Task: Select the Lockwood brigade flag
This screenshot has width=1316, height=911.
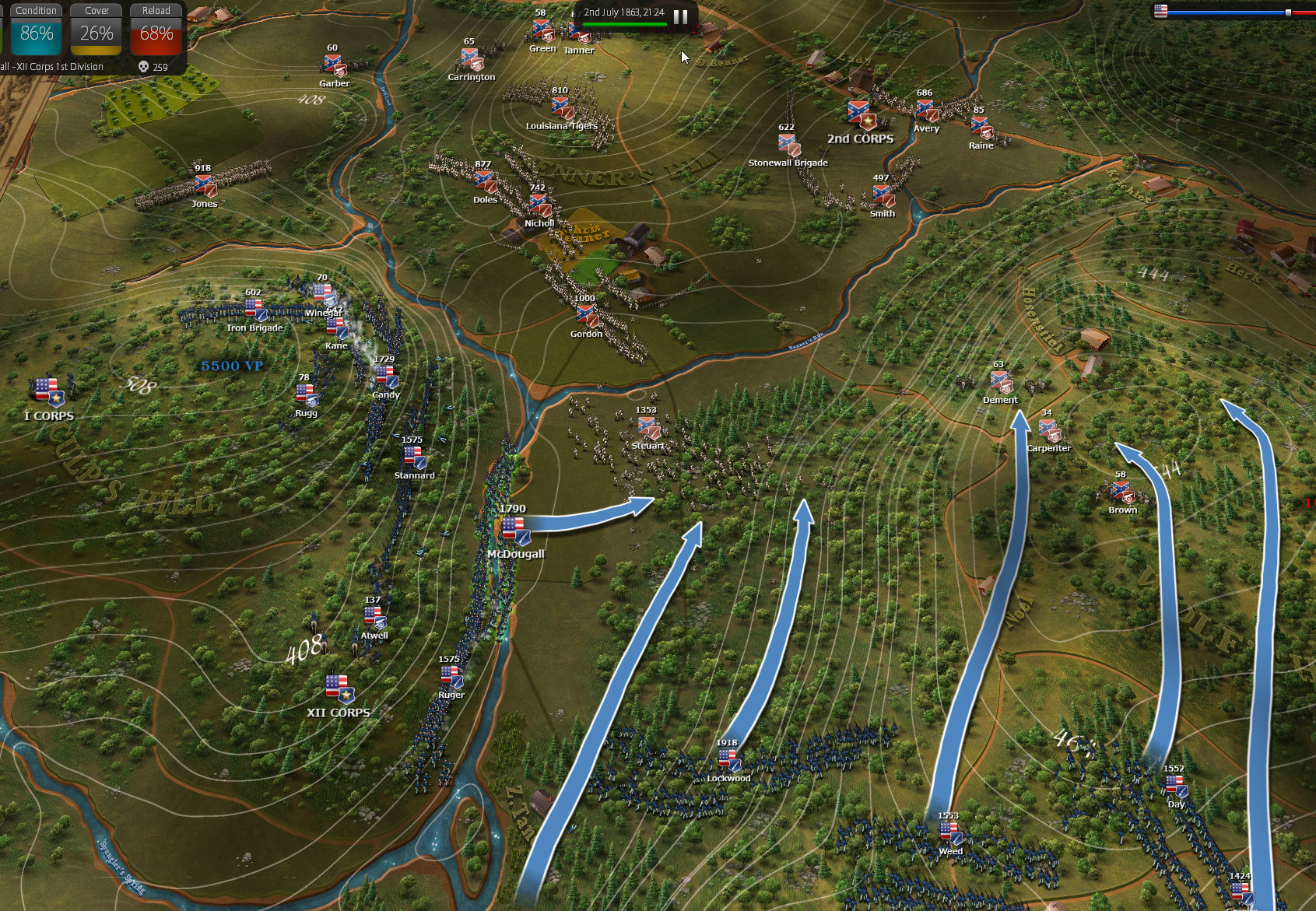Action: coord(728,760)
